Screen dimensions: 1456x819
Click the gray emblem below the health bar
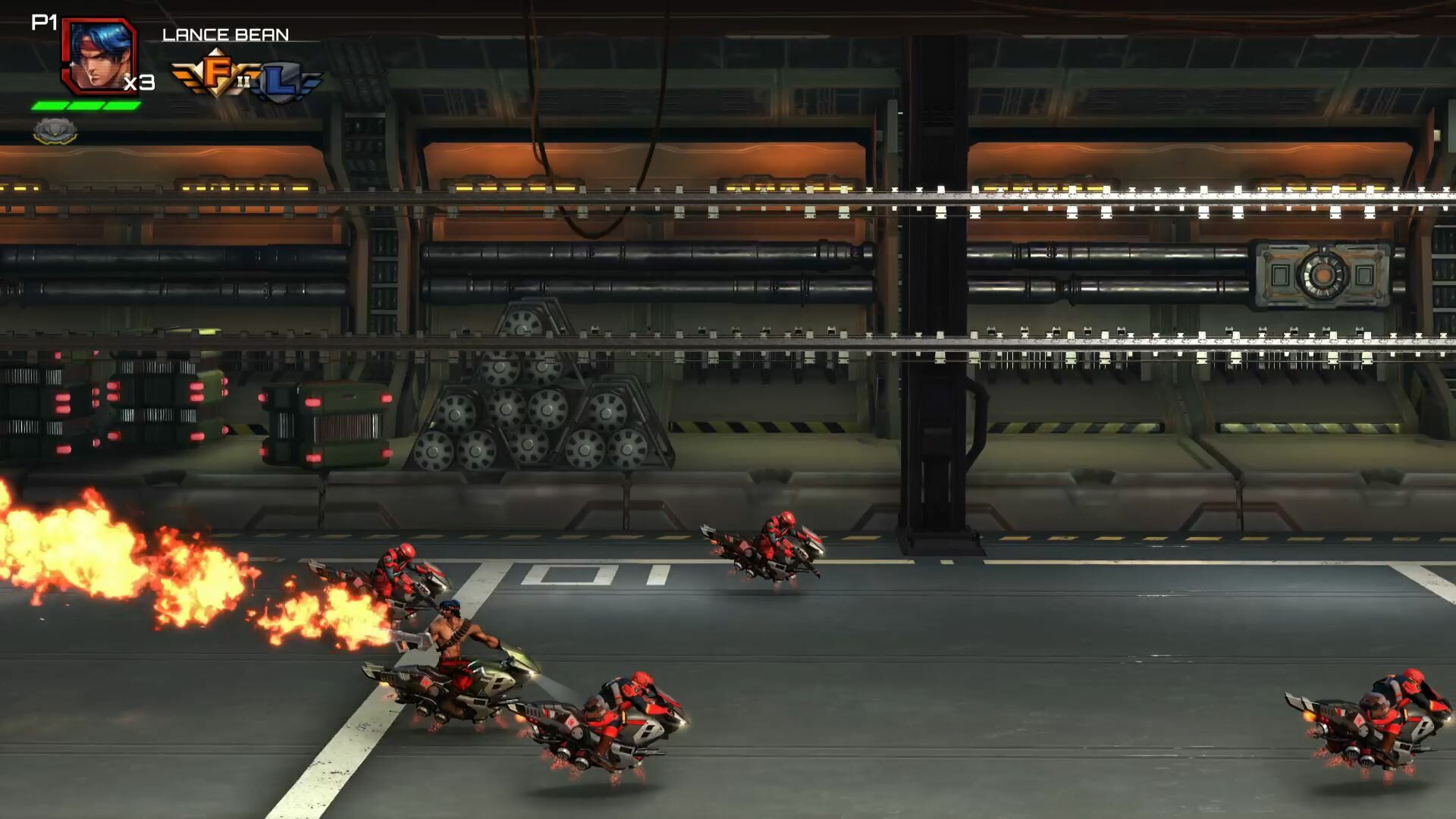(x=53, y=130)
